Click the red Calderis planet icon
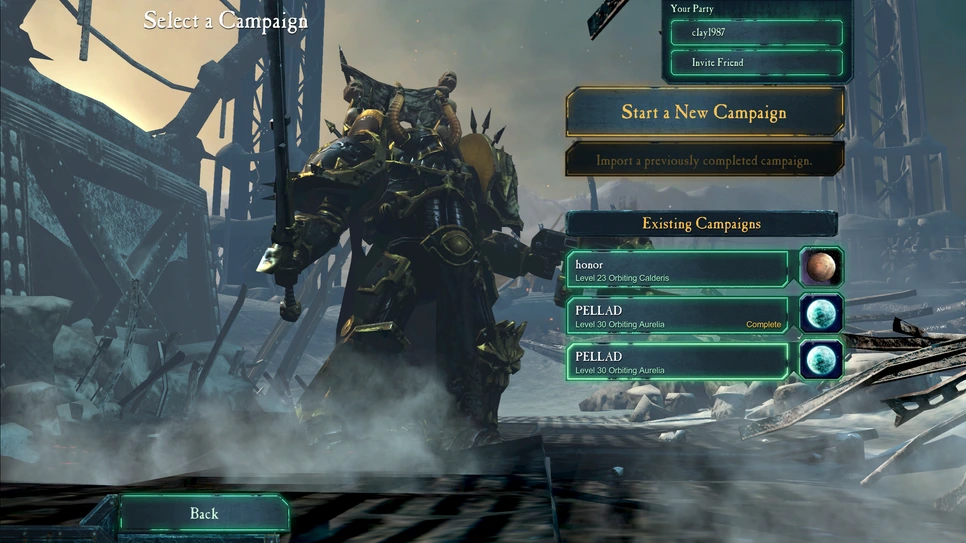Viewport: 966px width, 543px height. 821,268
